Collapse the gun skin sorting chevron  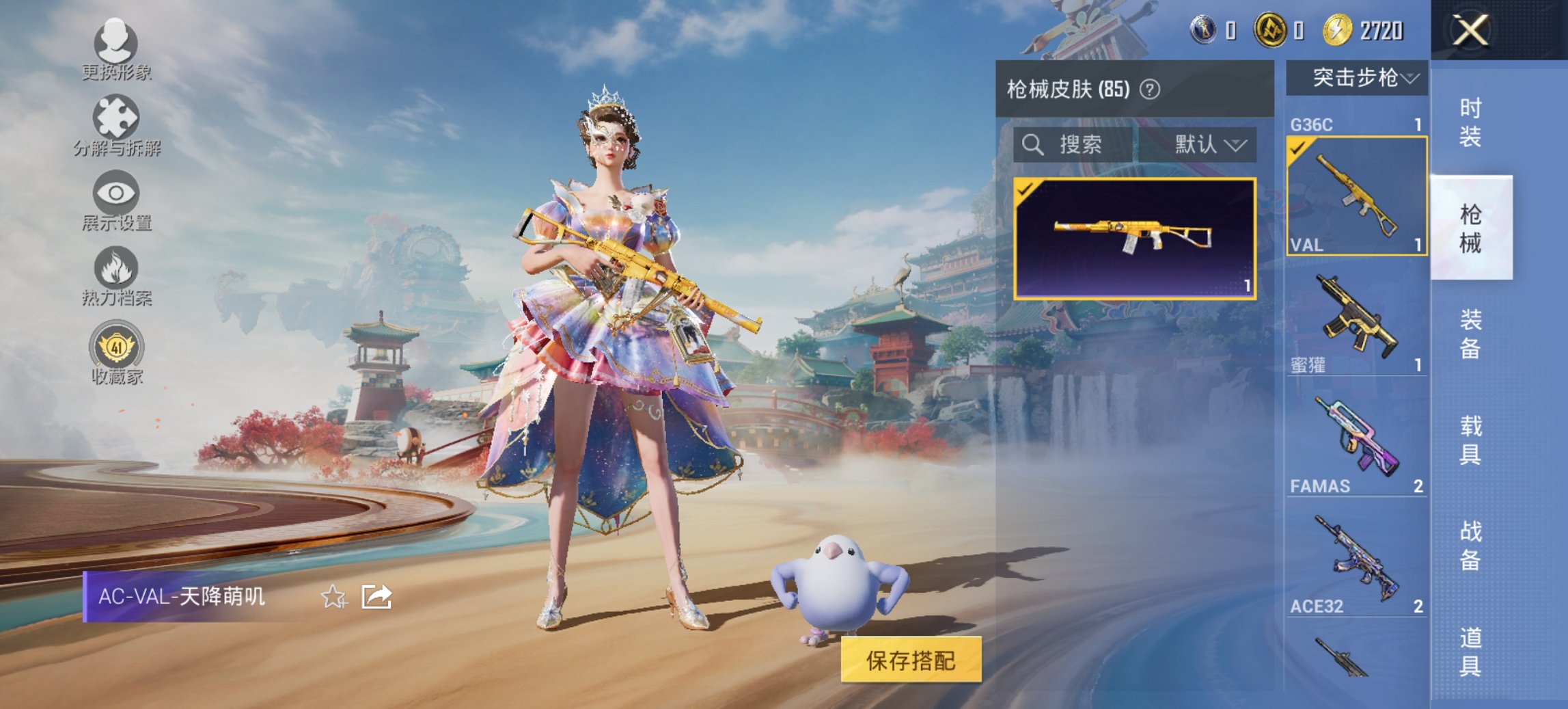click(x=1237, y=144)
